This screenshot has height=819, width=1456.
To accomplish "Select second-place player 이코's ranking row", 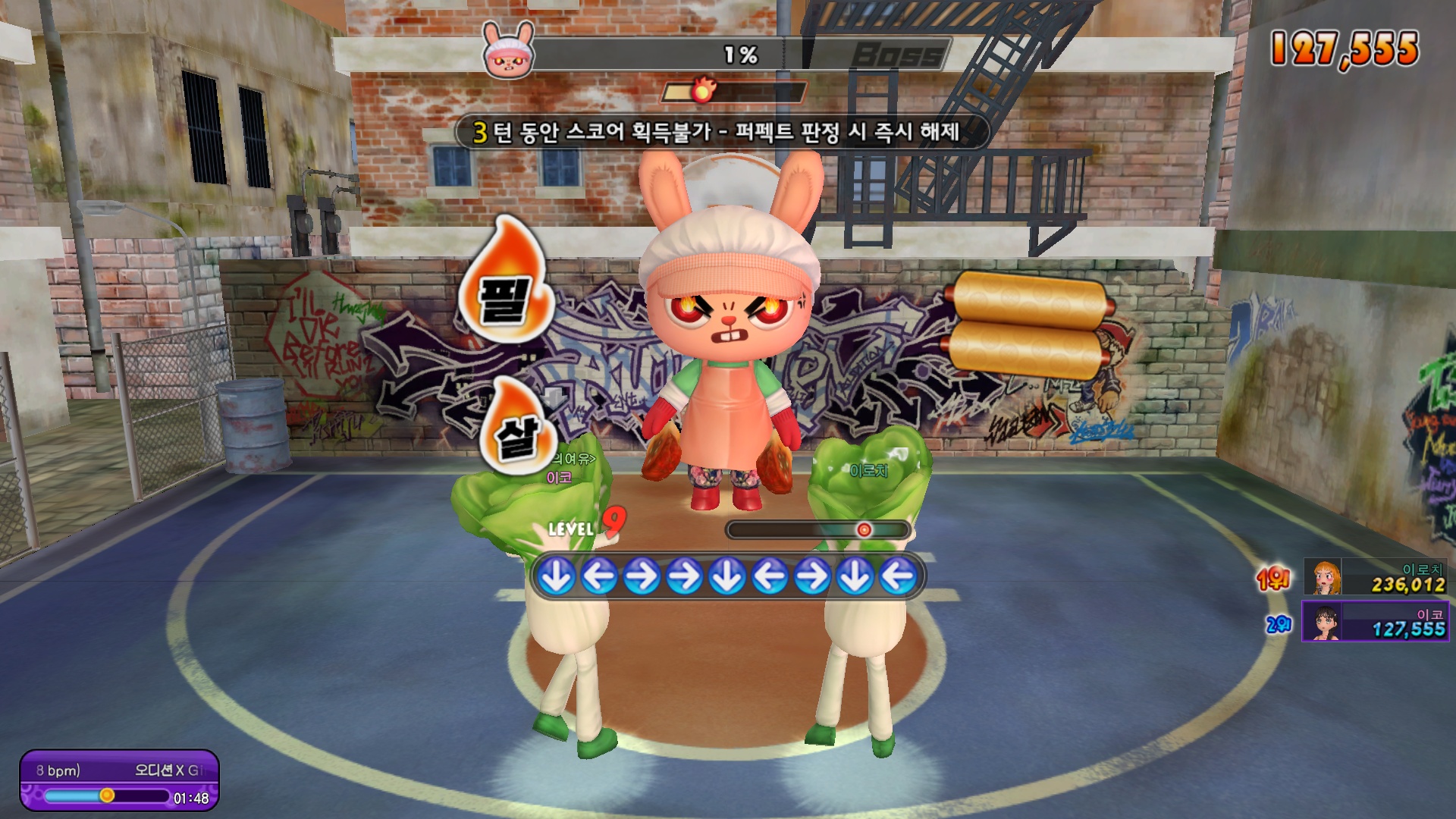I will coord(1374,621).
